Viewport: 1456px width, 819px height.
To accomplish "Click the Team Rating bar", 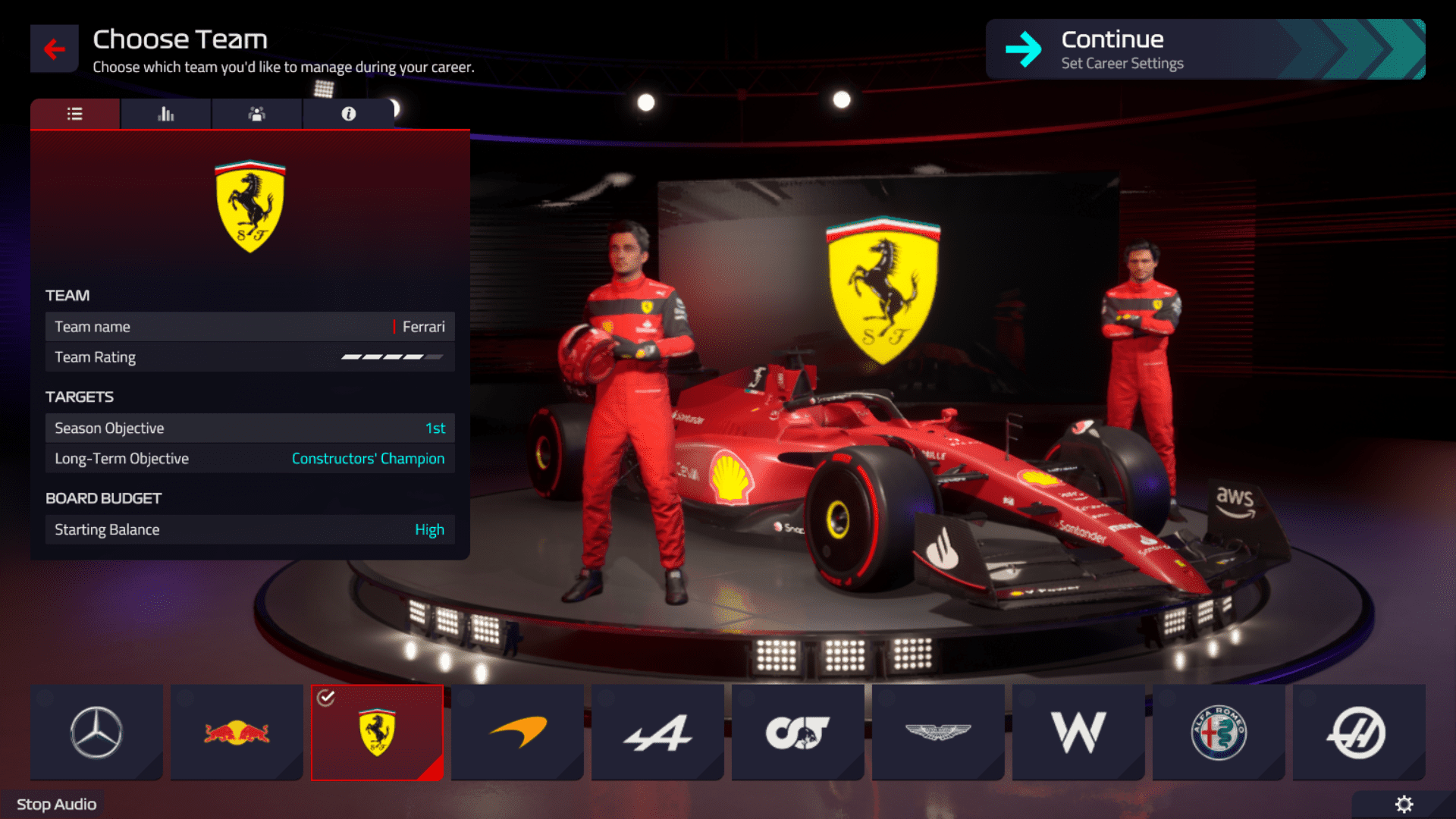I will [x=249, y=356].
